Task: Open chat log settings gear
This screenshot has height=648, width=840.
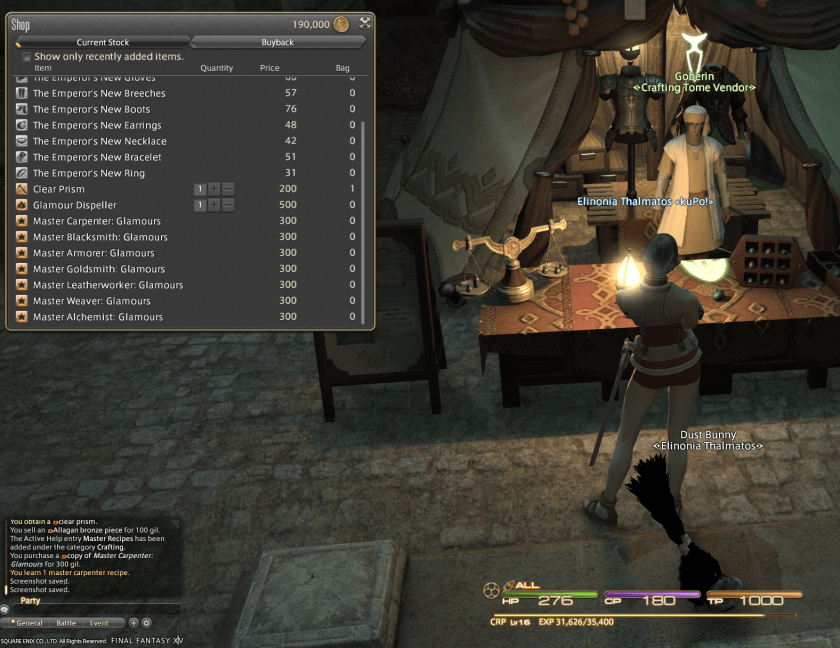Action: tap(146, 622)
